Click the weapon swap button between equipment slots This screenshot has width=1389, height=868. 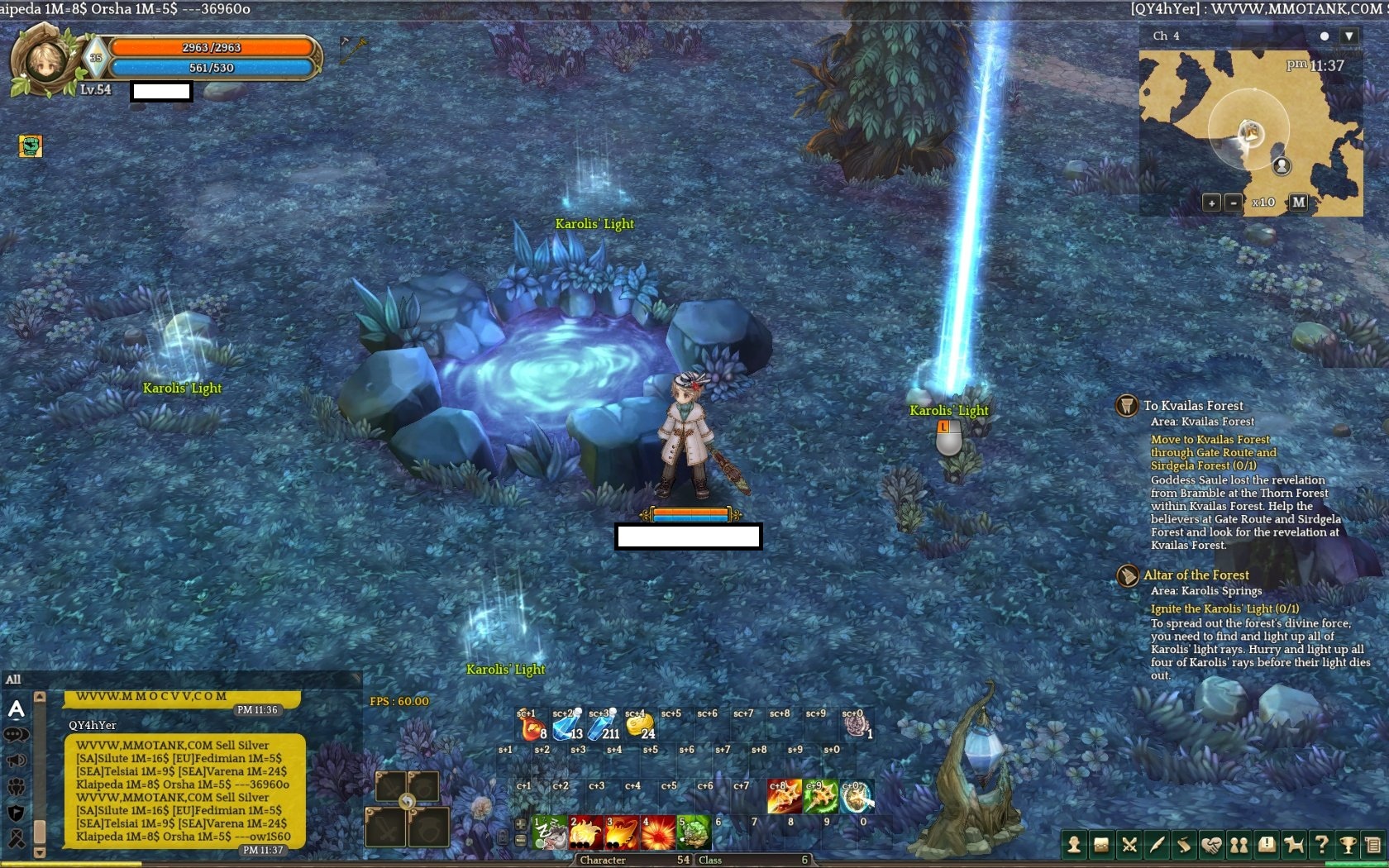click(x=406, y=801)
